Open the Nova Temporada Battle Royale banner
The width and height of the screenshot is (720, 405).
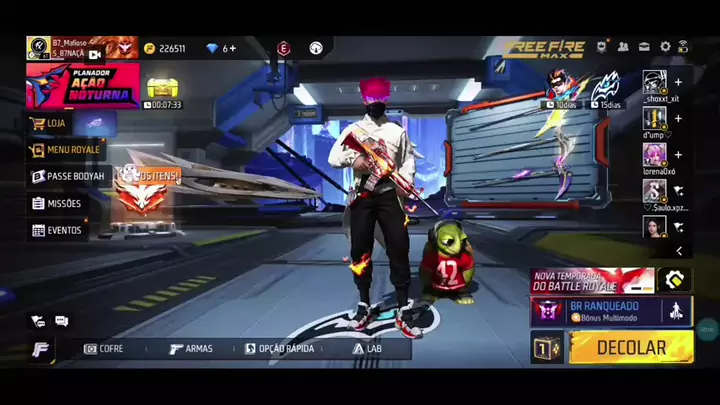pos(592,280)
